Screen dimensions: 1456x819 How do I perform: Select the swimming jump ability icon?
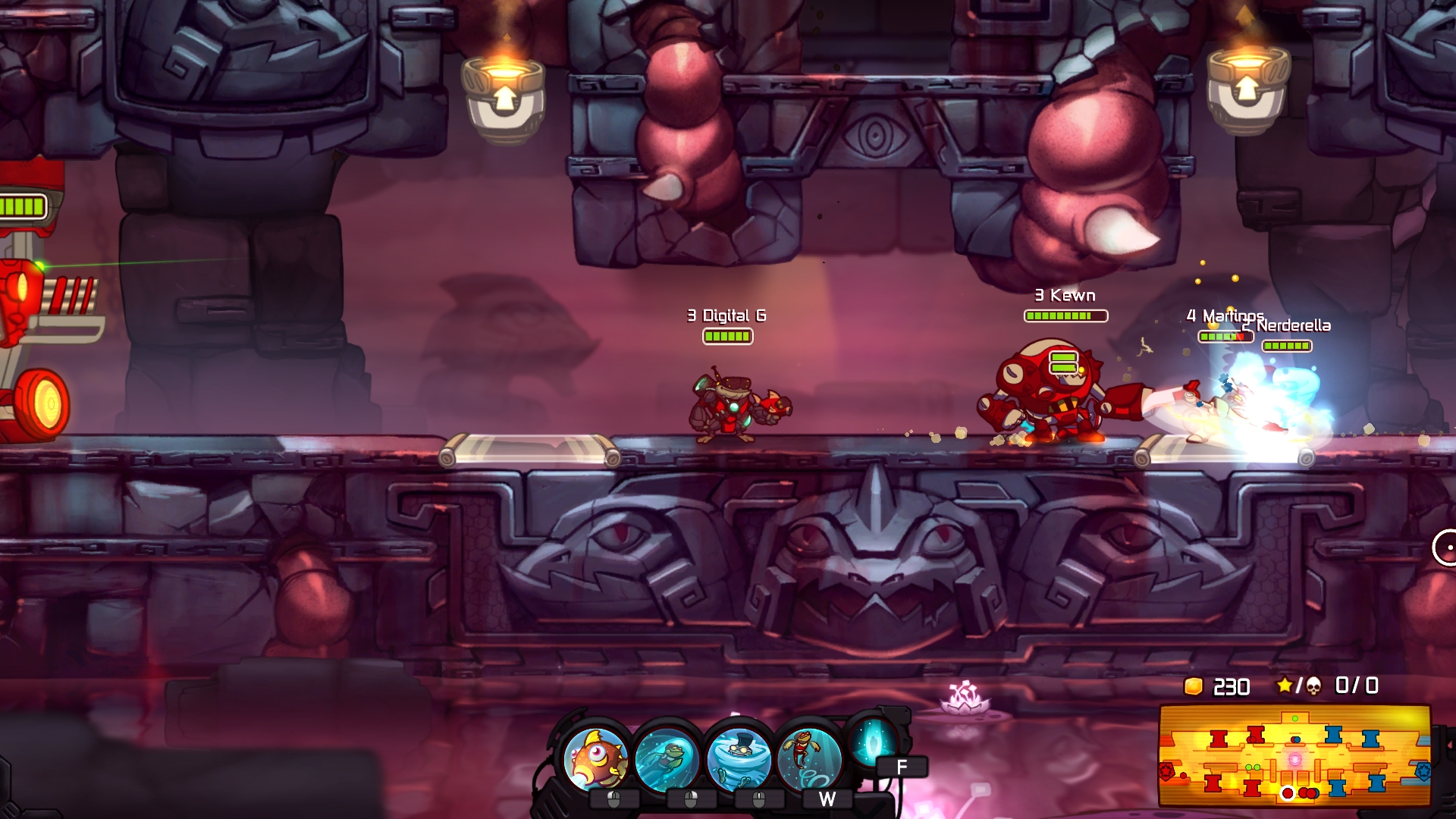809,755
